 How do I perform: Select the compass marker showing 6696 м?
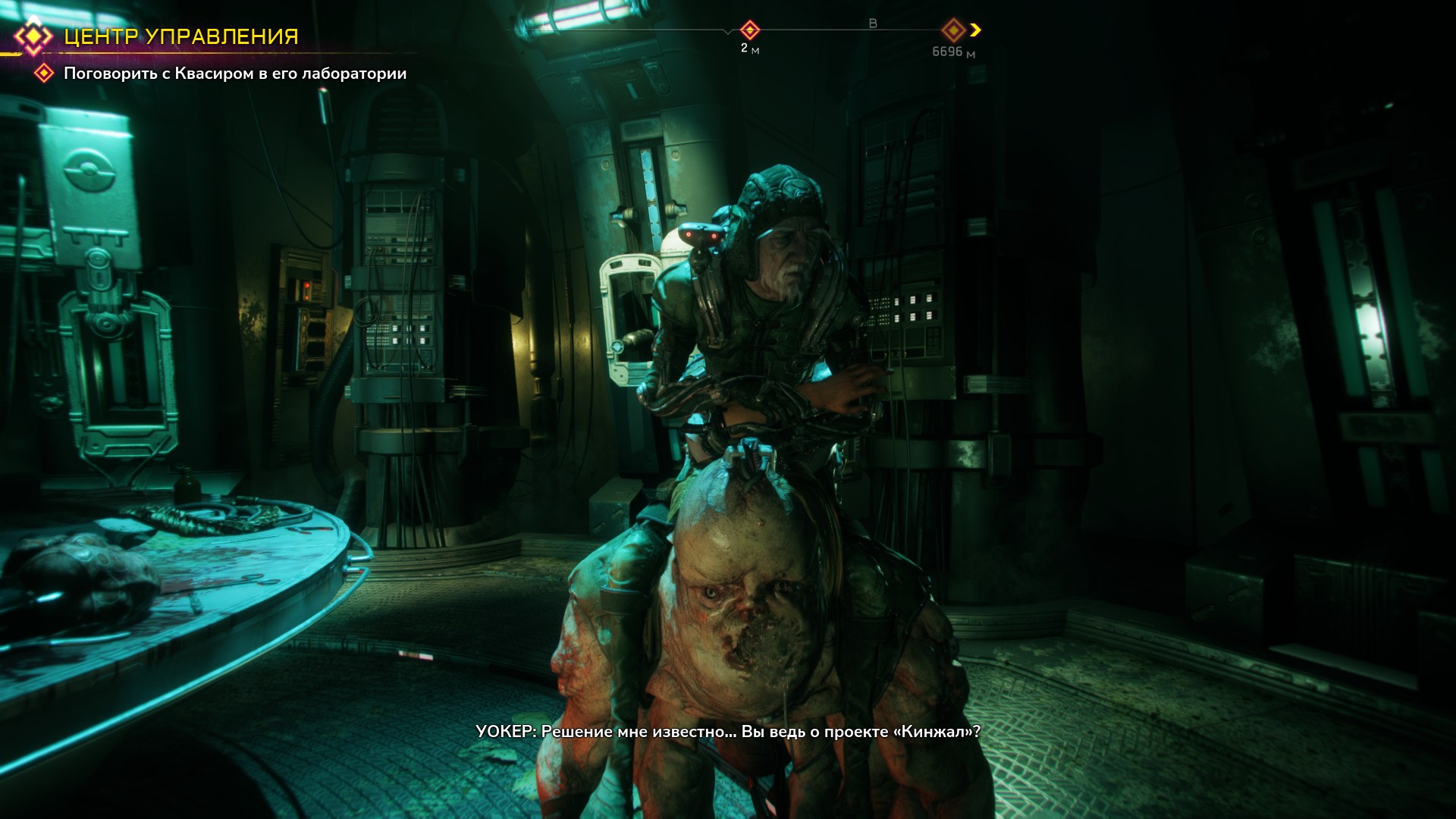(x=952, y=30)
